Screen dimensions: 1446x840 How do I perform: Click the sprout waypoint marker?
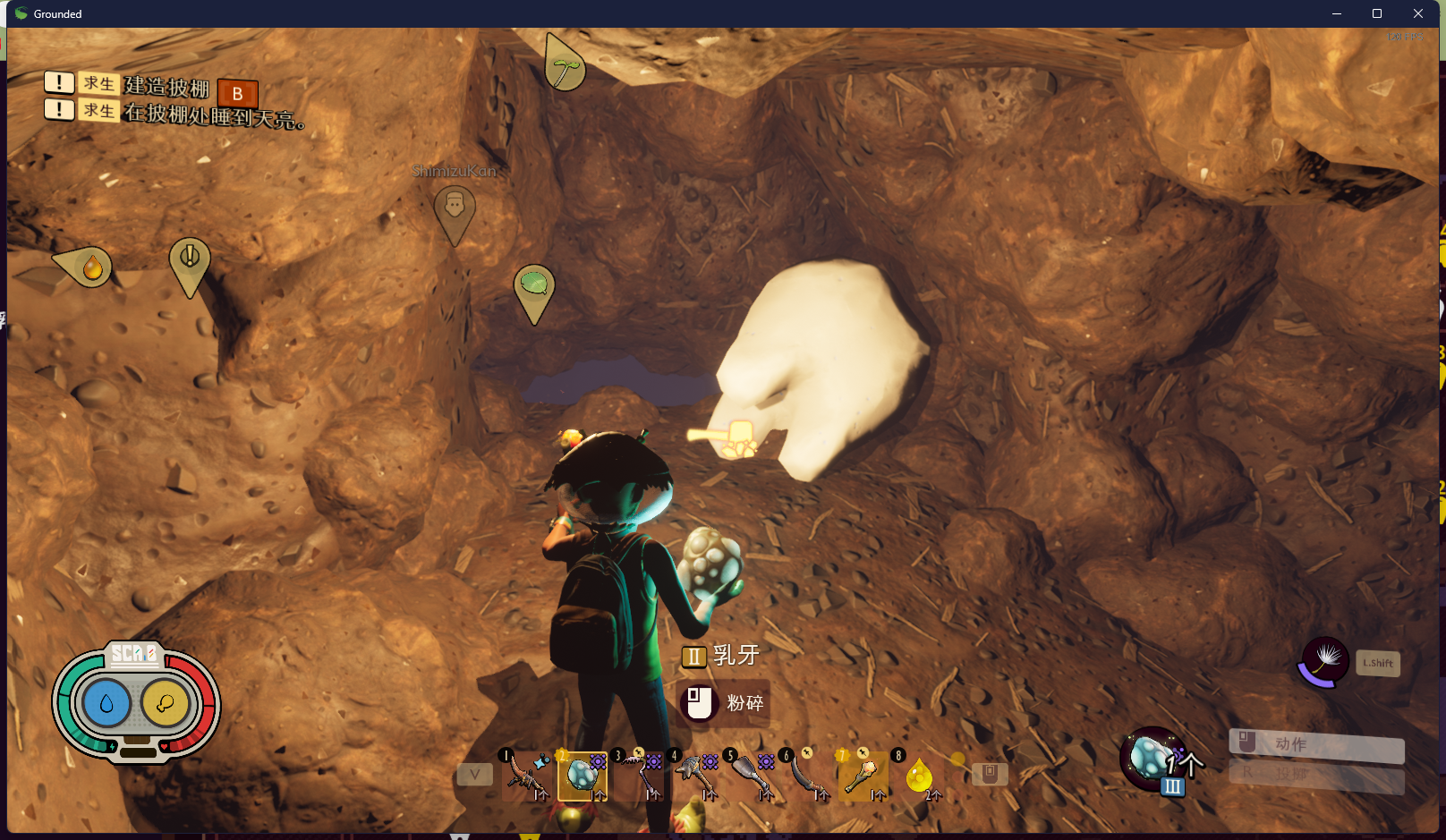(x=565, y=64)
